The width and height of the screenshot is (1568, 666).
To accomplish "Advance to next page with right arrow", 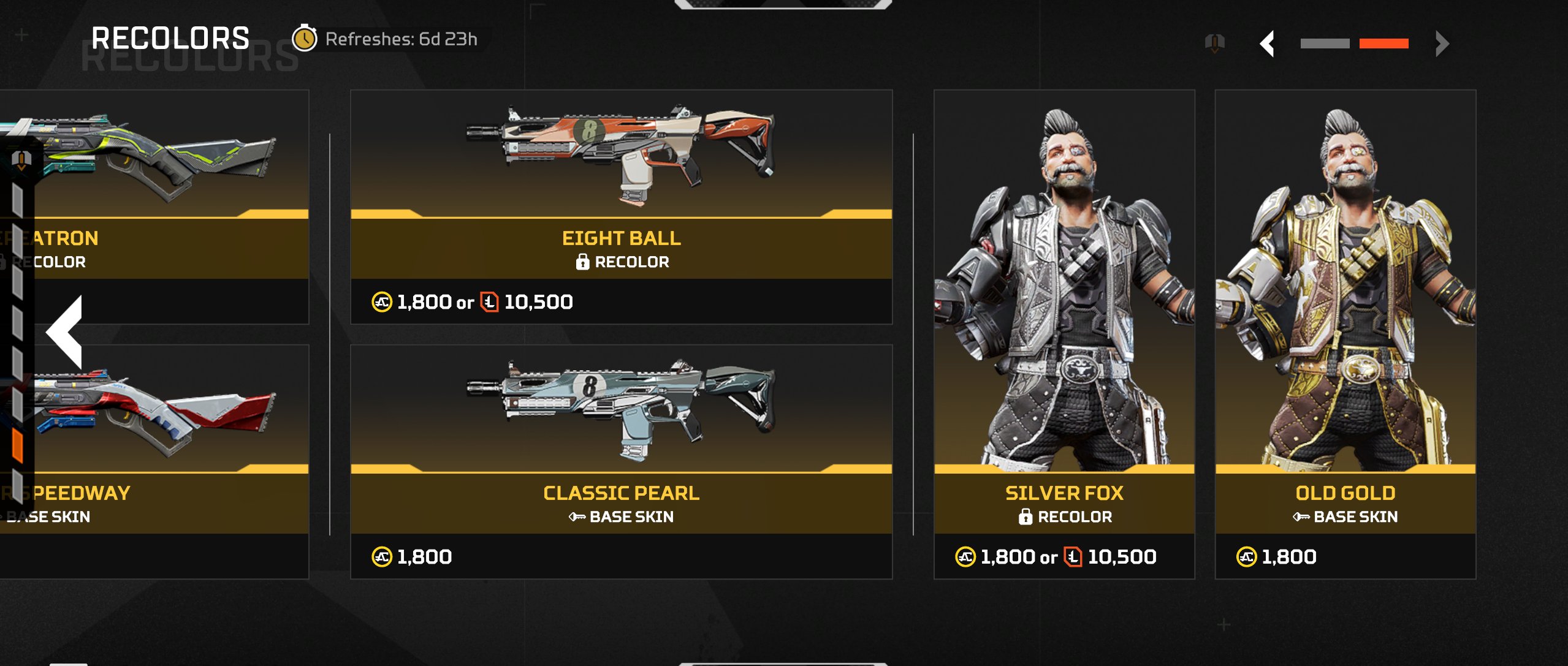I will click(1442, 44).
